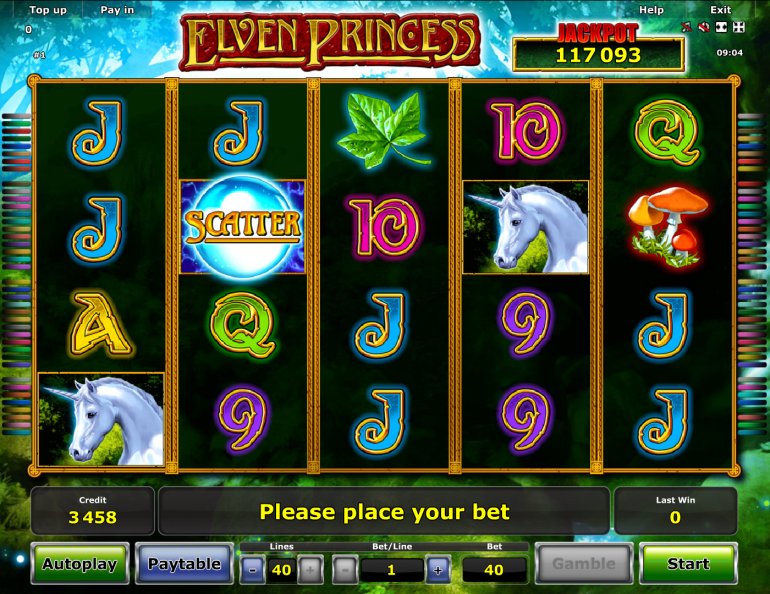Exit the Elven Princess game
Screen dimensions: 770x594
pyautogui.click(x=720, y=10)
